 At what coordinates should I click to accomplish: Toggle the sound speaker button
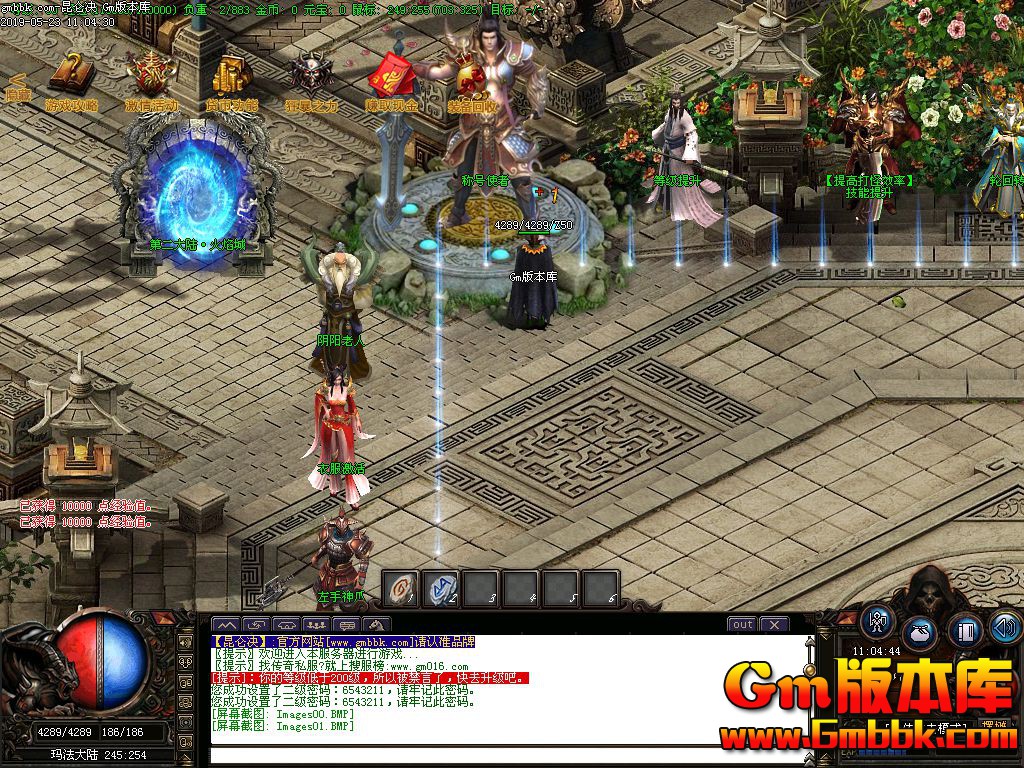point(1005,627)
